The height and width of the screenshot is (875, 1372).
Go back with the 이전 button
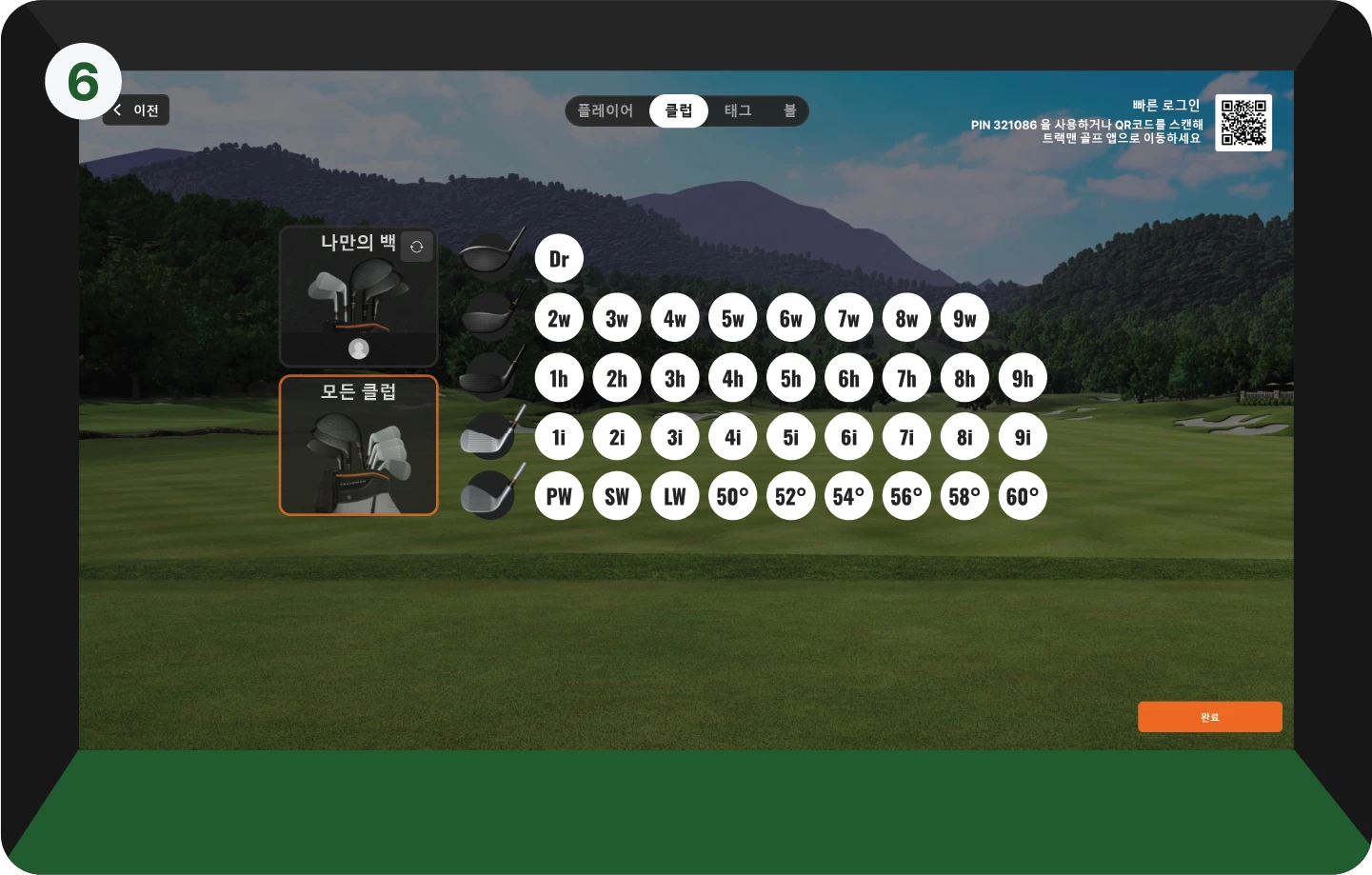coord(136,110)
